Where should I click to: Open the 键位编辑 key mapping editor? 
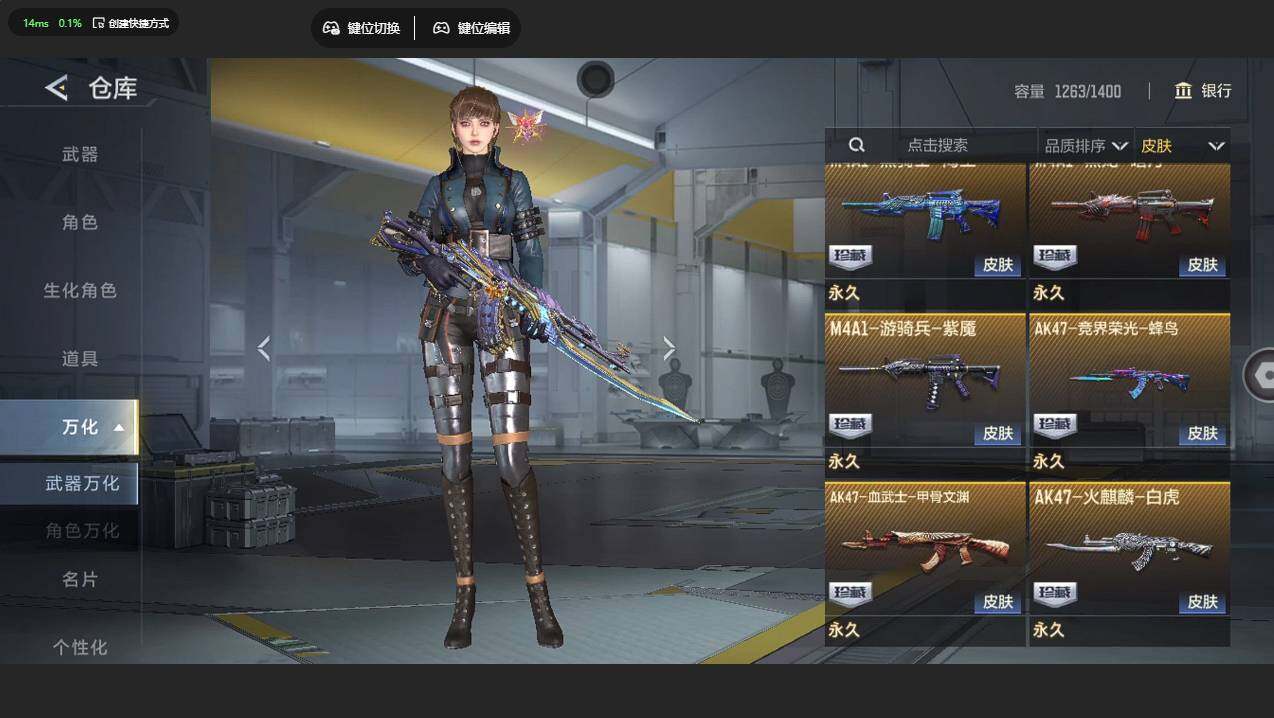coord(471,28)
